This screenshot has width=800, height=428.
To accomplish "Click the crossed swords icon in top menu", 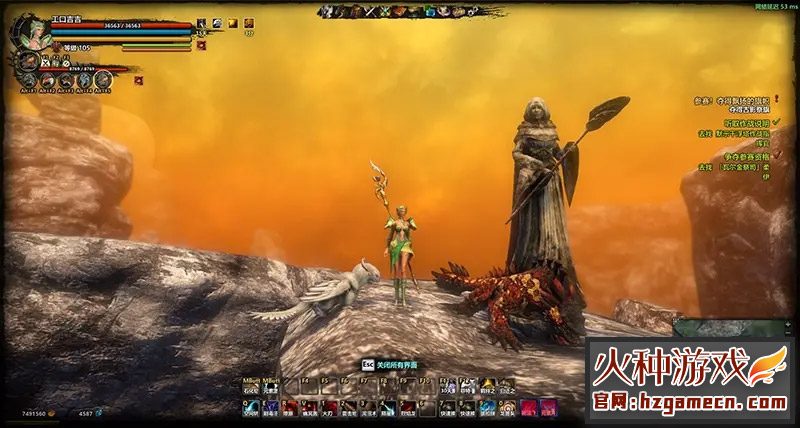I will 369,11.
